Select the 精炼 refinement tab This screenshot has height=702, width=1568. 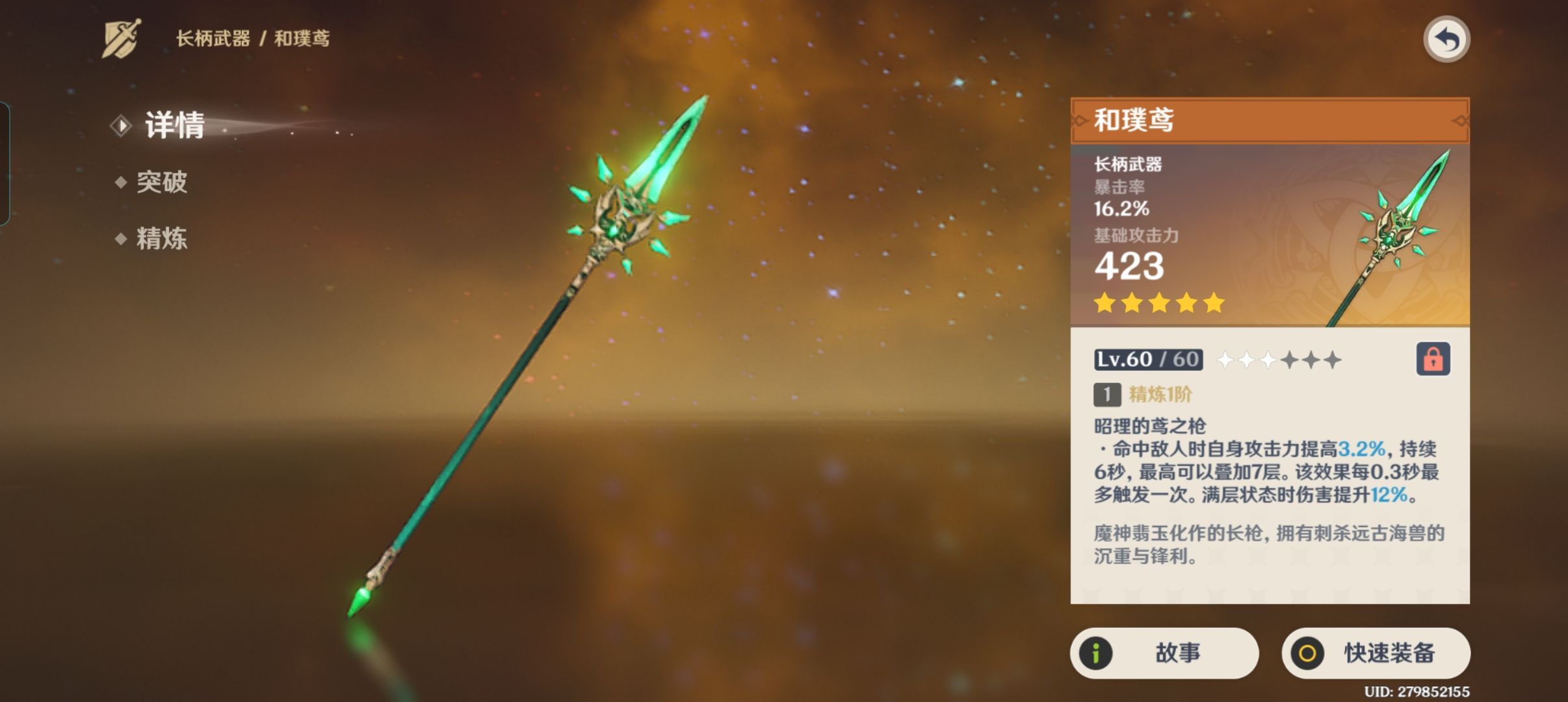[161, 239]
